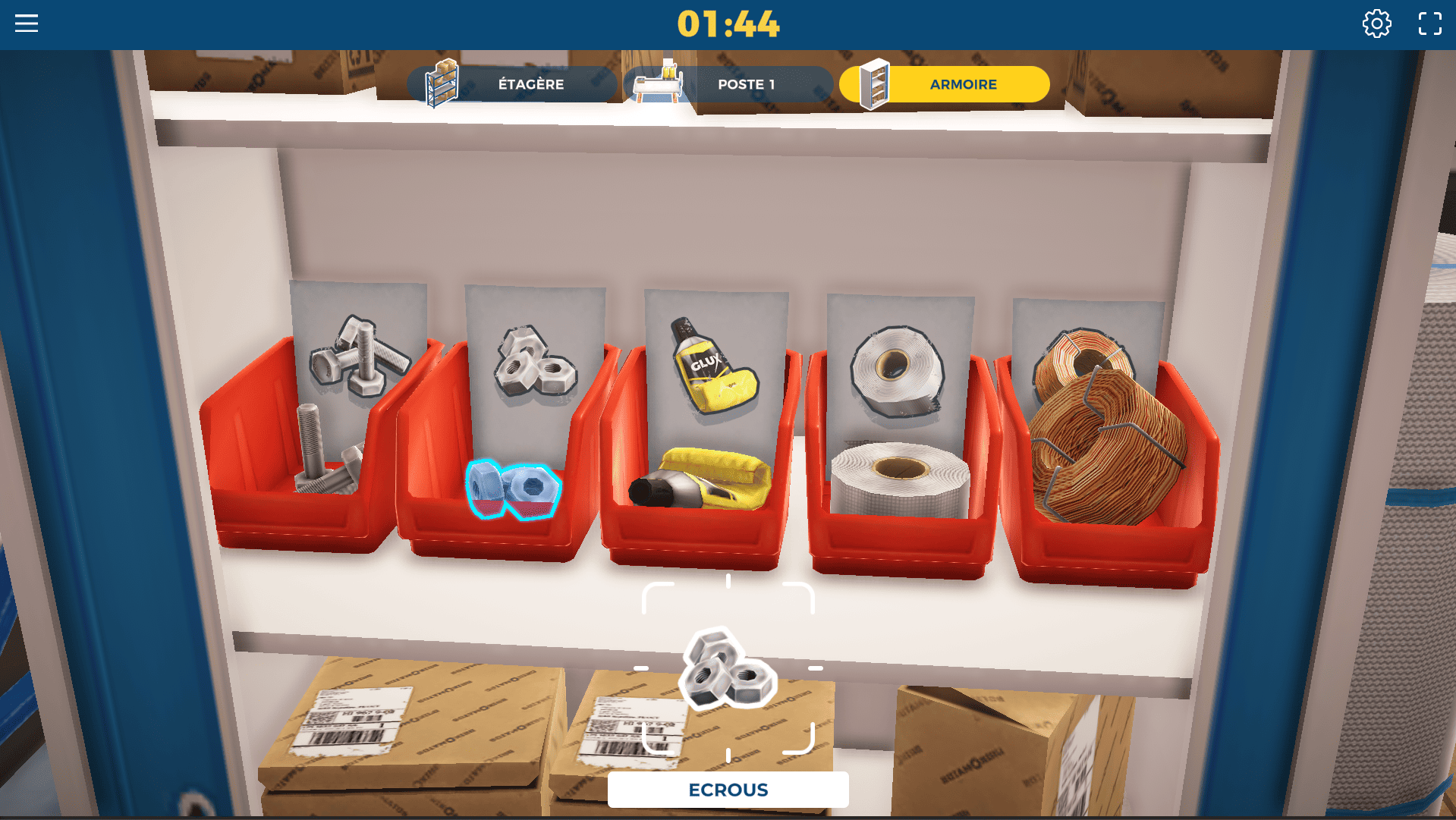Switch to the Étagère tab

pos(512,84)
